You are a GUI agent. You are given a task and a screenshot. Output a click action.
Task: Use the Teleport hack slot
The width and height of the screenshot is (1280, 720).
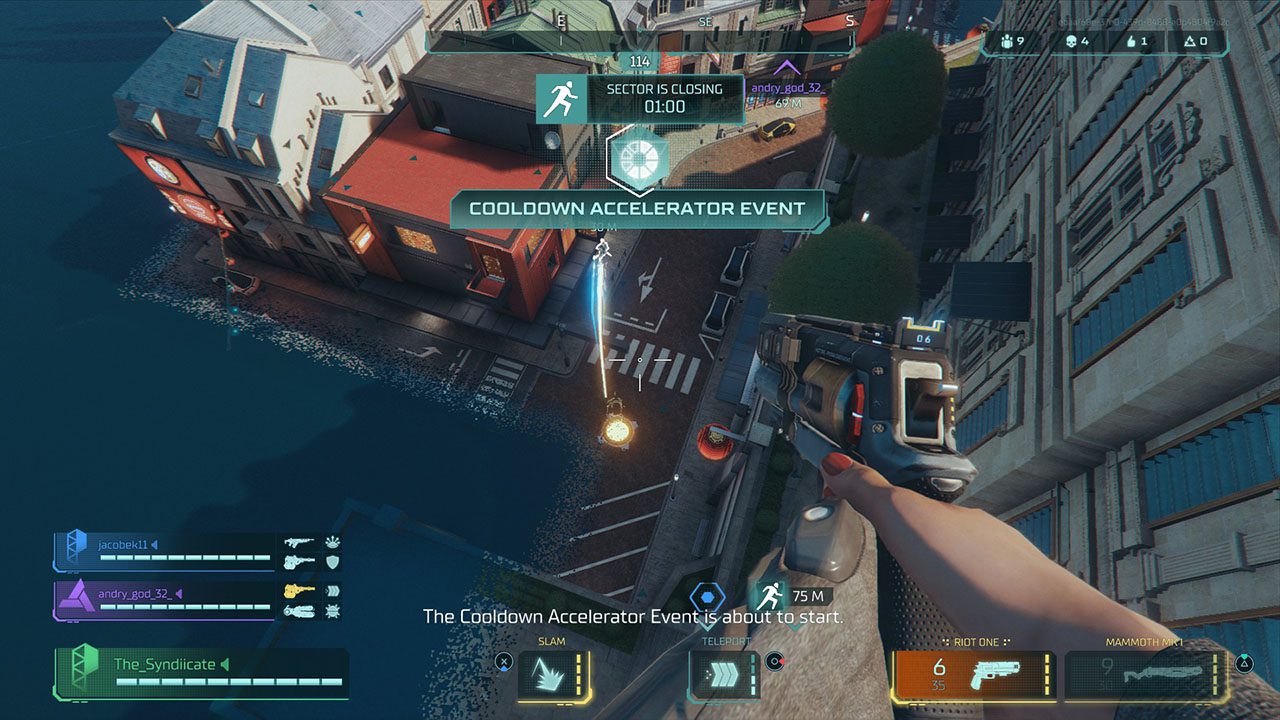725,675
